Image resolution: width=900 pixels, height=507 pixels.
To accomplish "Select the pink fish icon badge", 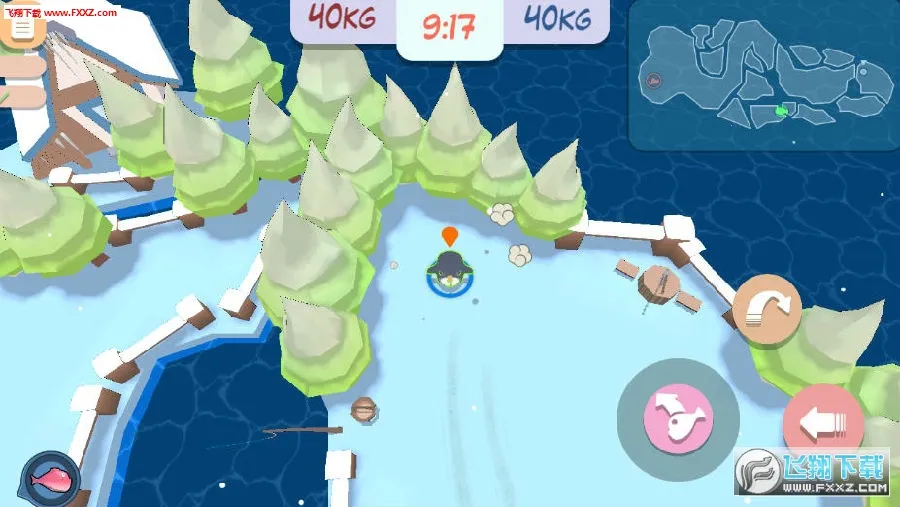I will tap(48, 478).
